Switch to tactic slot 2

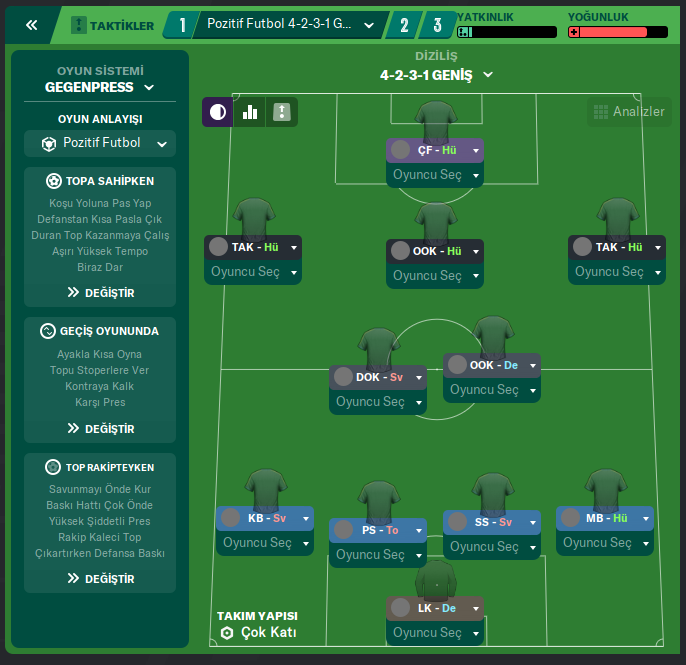pos(403,25)
